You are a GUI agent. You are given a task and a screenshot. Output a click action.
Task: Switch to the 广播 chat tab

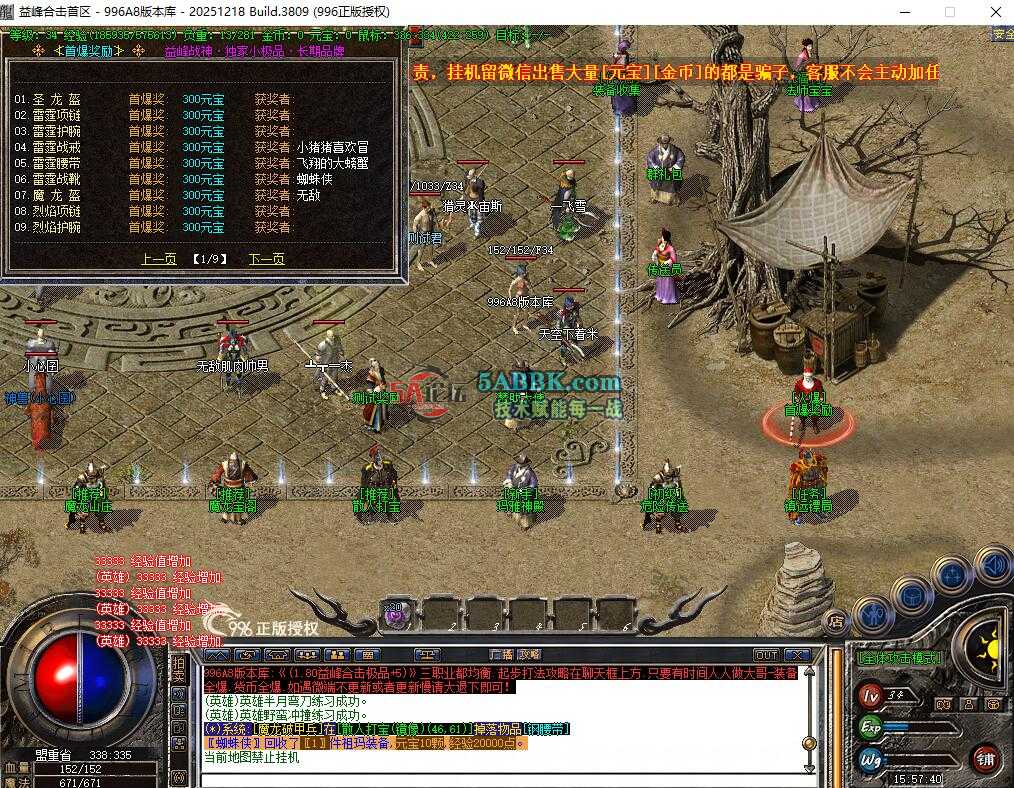[x=501, y=655]
